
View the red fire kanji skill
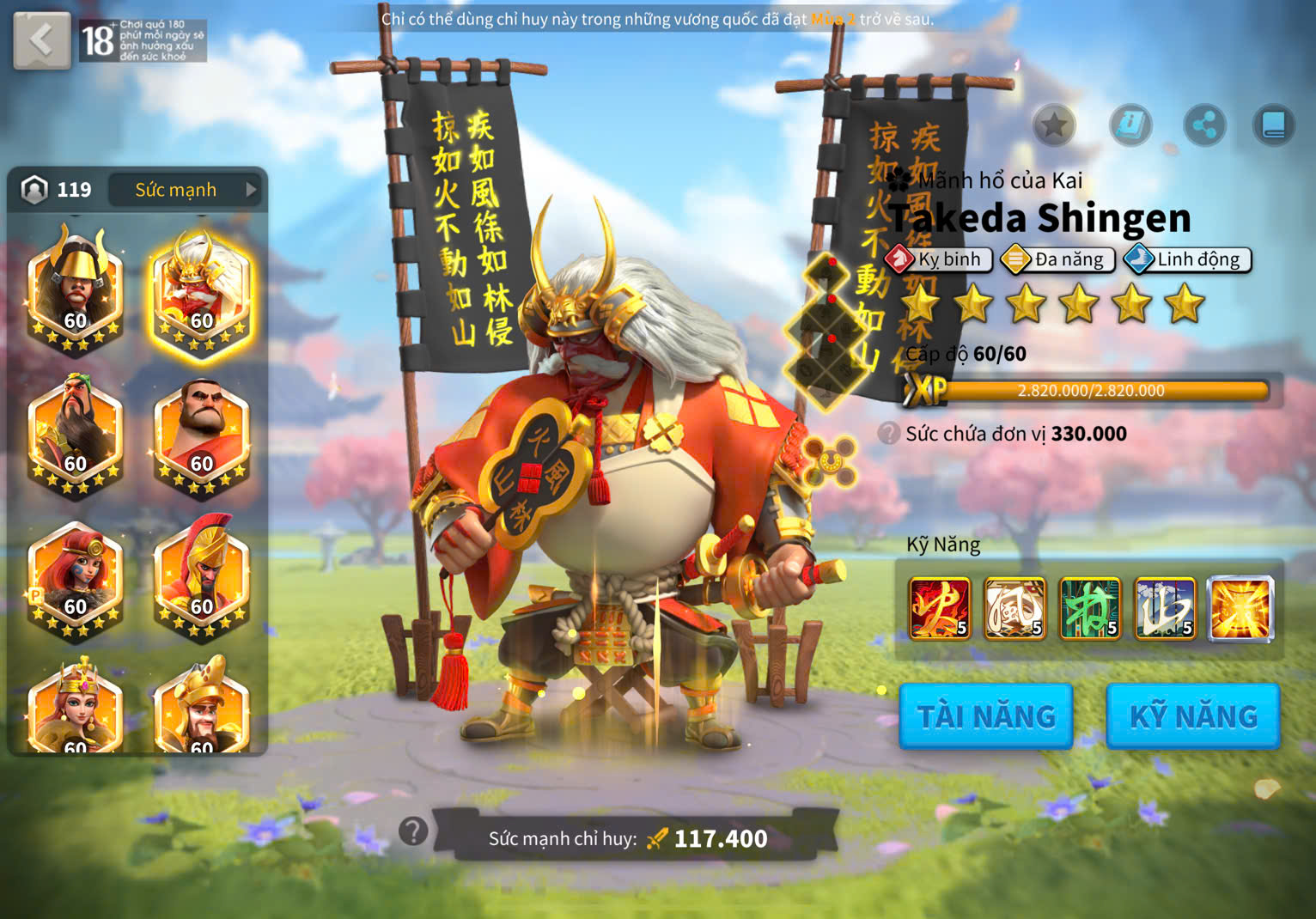[940, 609]
